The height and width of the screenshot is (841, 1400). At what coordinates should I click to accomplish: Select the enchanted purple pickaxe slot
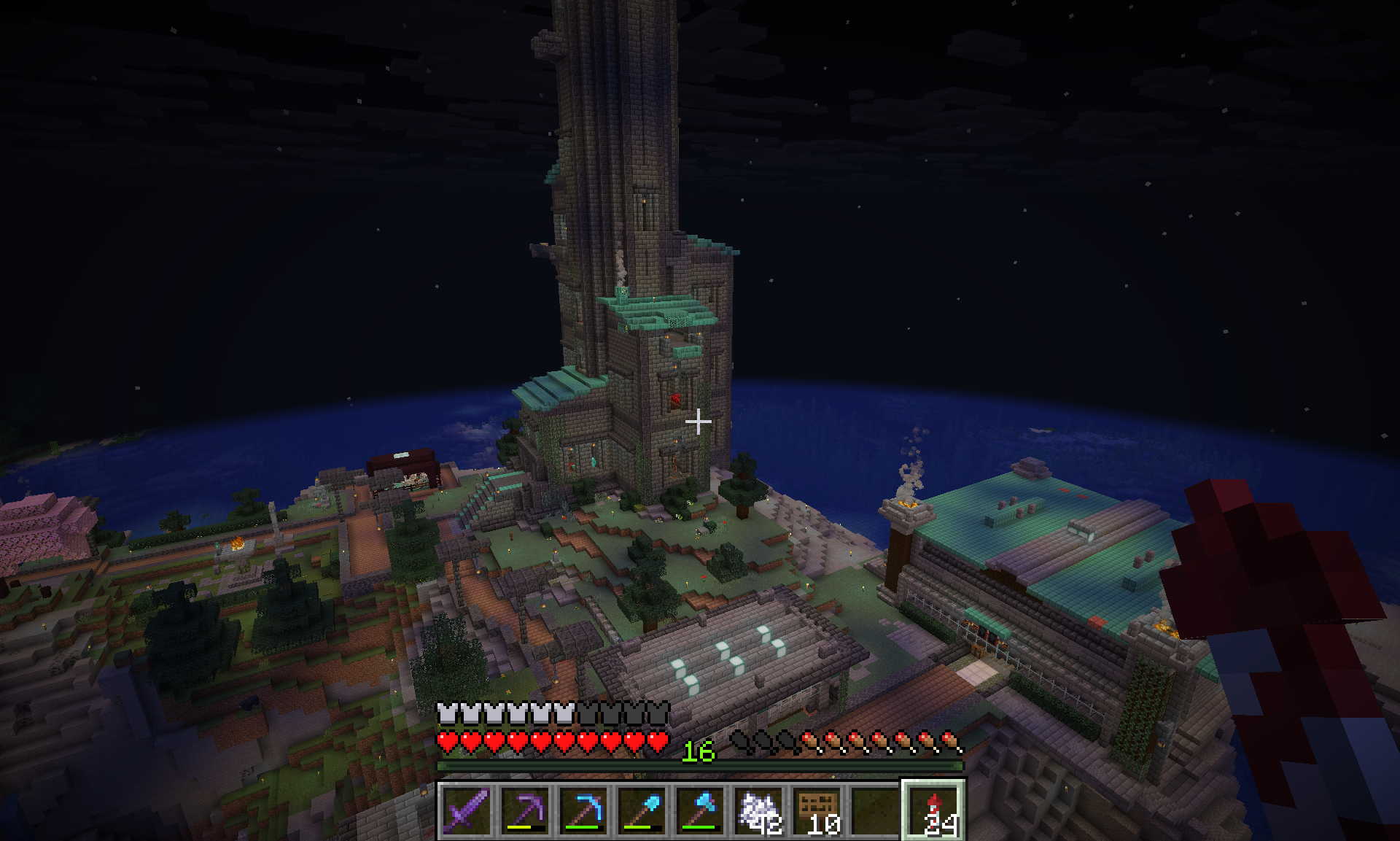pos(525,809)
